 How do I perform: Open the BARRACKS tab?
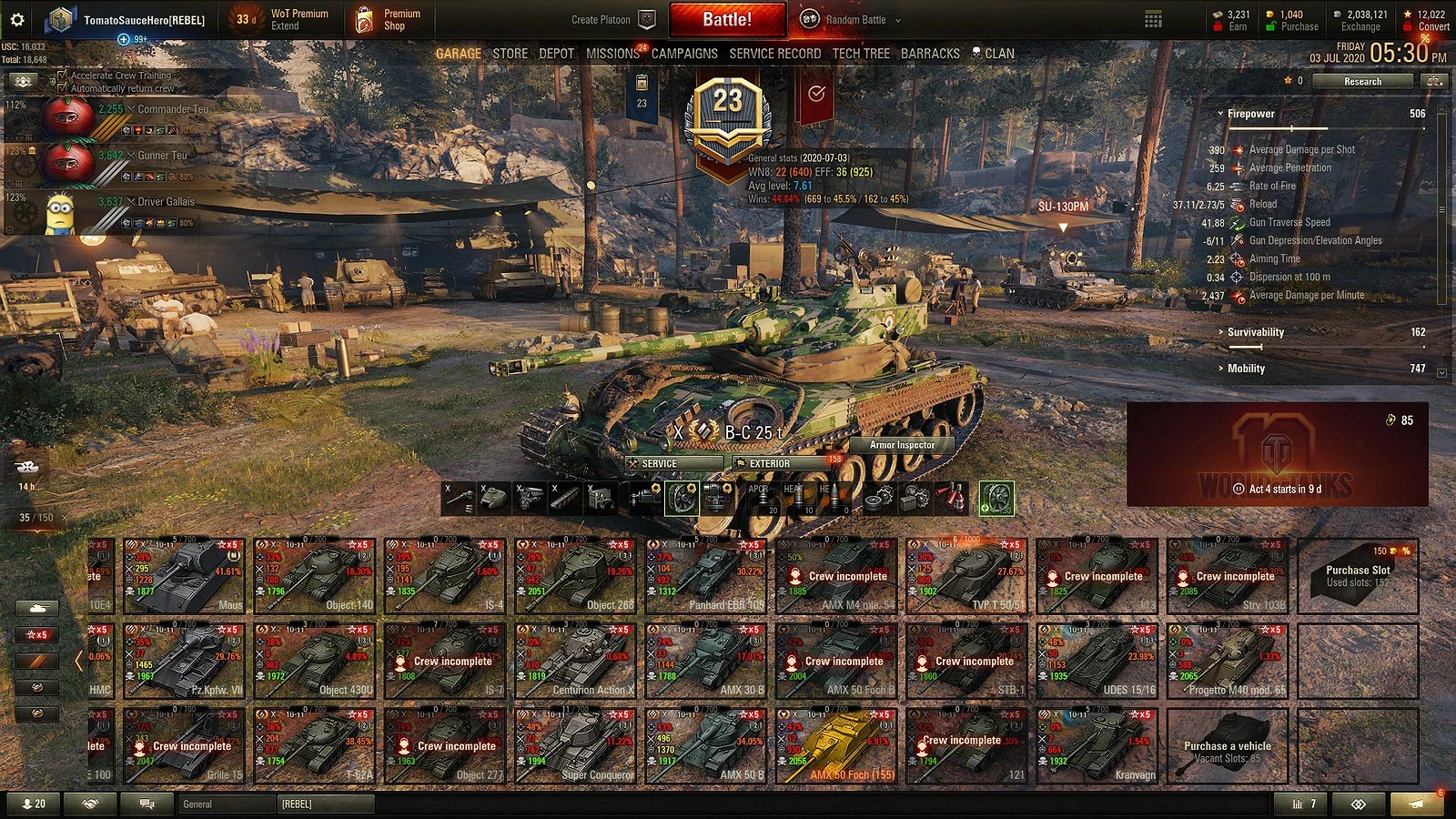click(x=930, y=53)
